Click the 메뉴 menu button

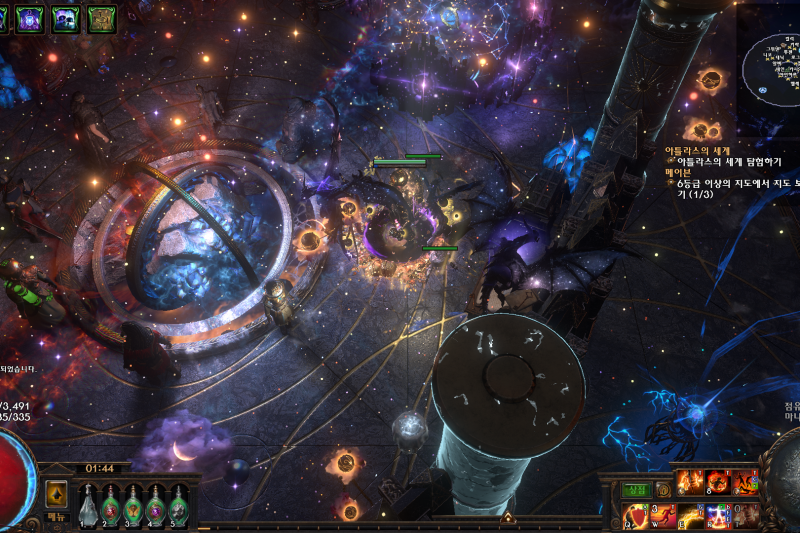click(x=57, y=518)
